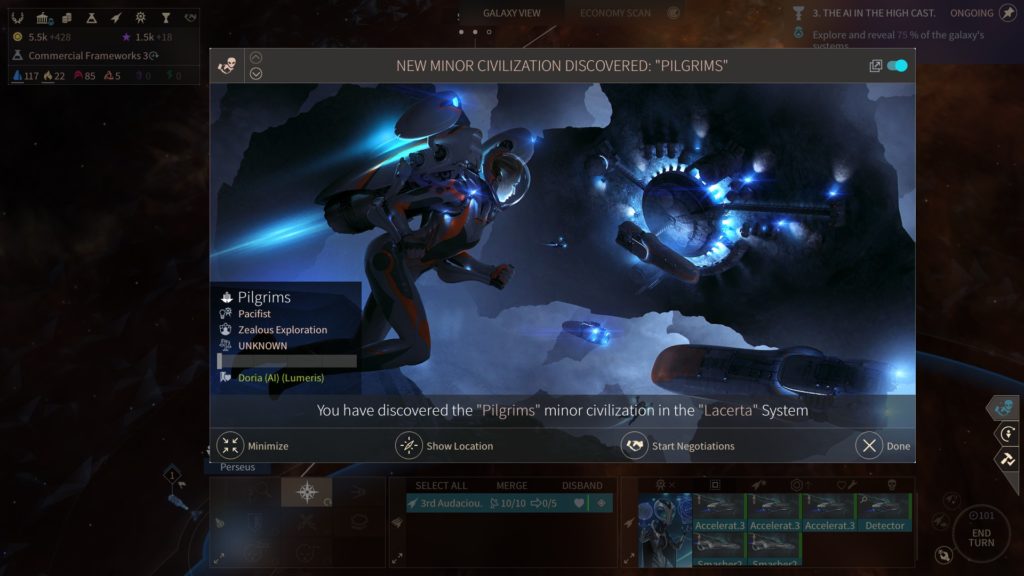
Task: Open the laurel wreath empire menu icon
Action: click(19, 18)
